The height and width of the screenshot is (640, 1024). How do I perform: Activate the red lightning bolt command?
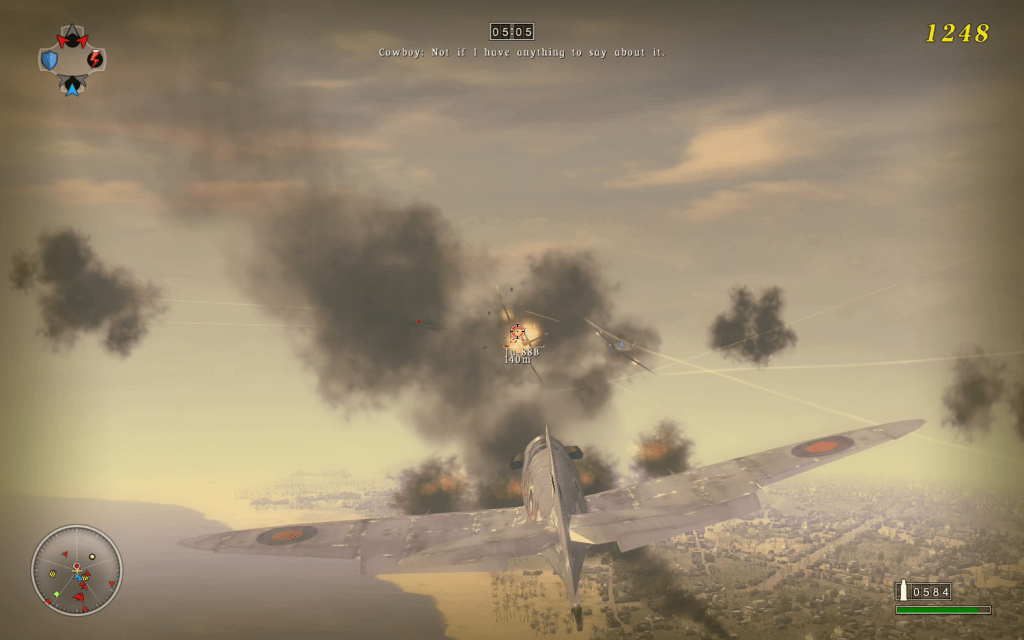(95, 59)
